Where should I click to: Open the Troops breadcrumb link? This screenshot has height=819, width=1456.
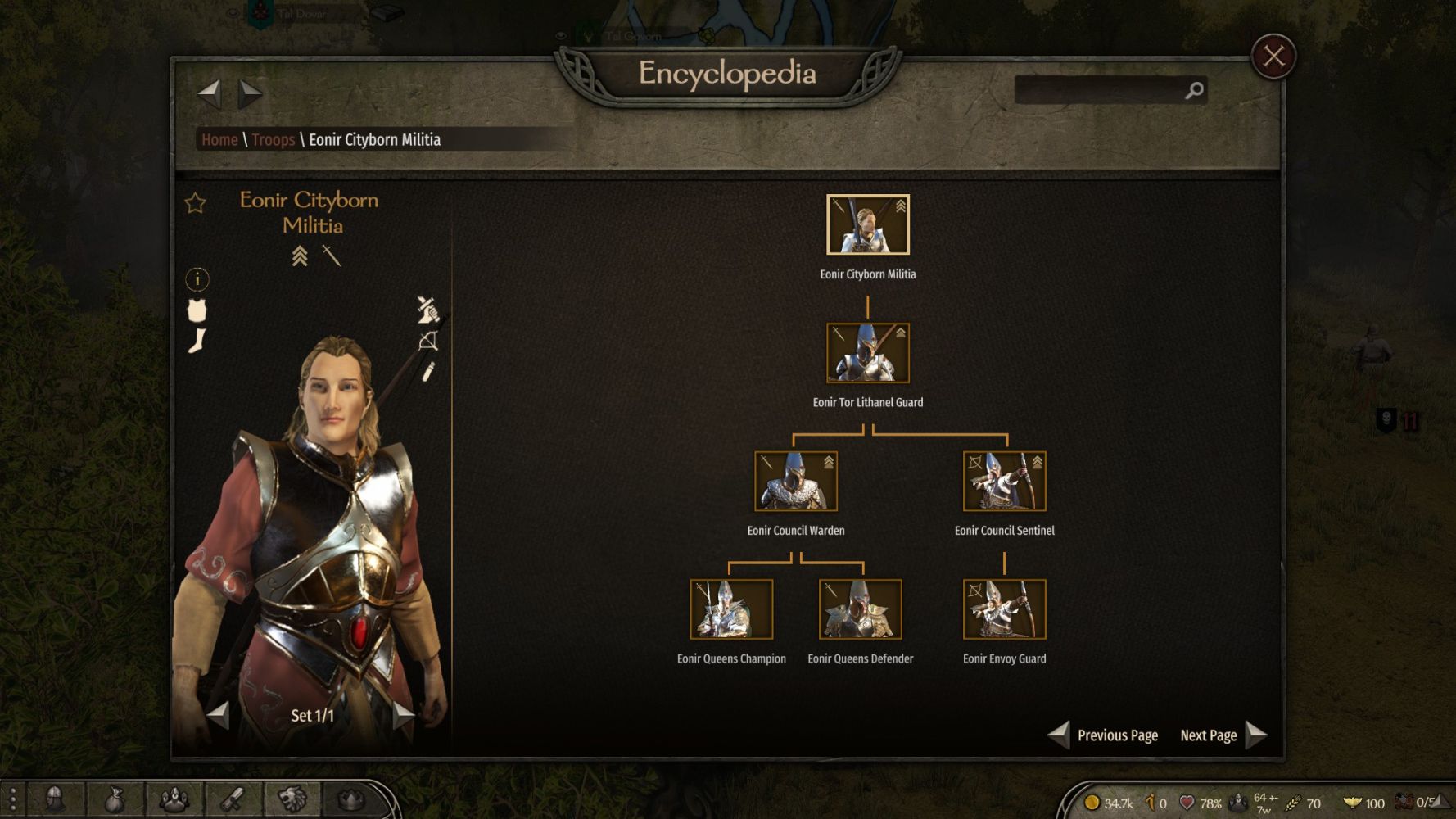point(273,140)
